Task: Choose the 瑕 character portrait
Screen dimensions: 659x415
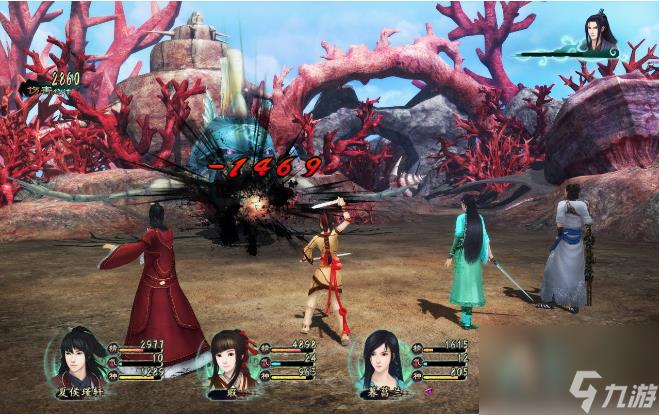Action: (229, 359)
